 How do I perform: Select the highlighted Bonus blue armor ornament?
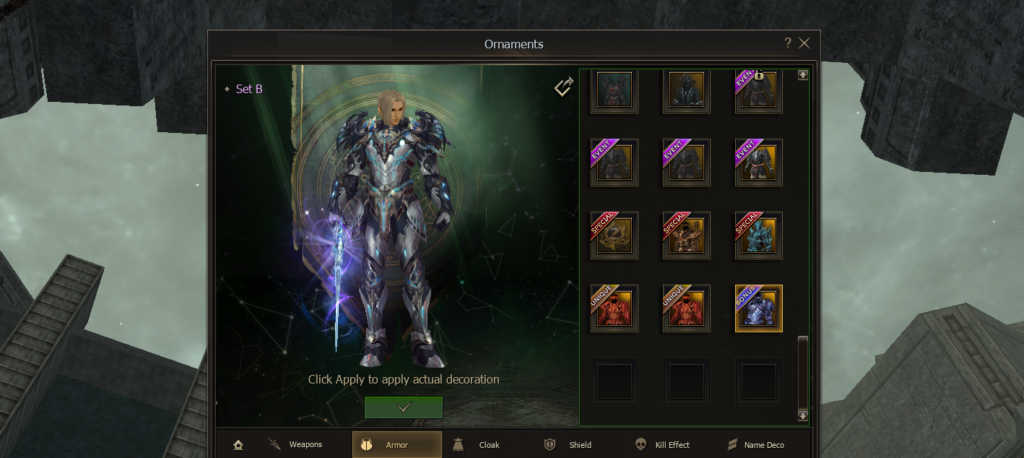[759, 309]
